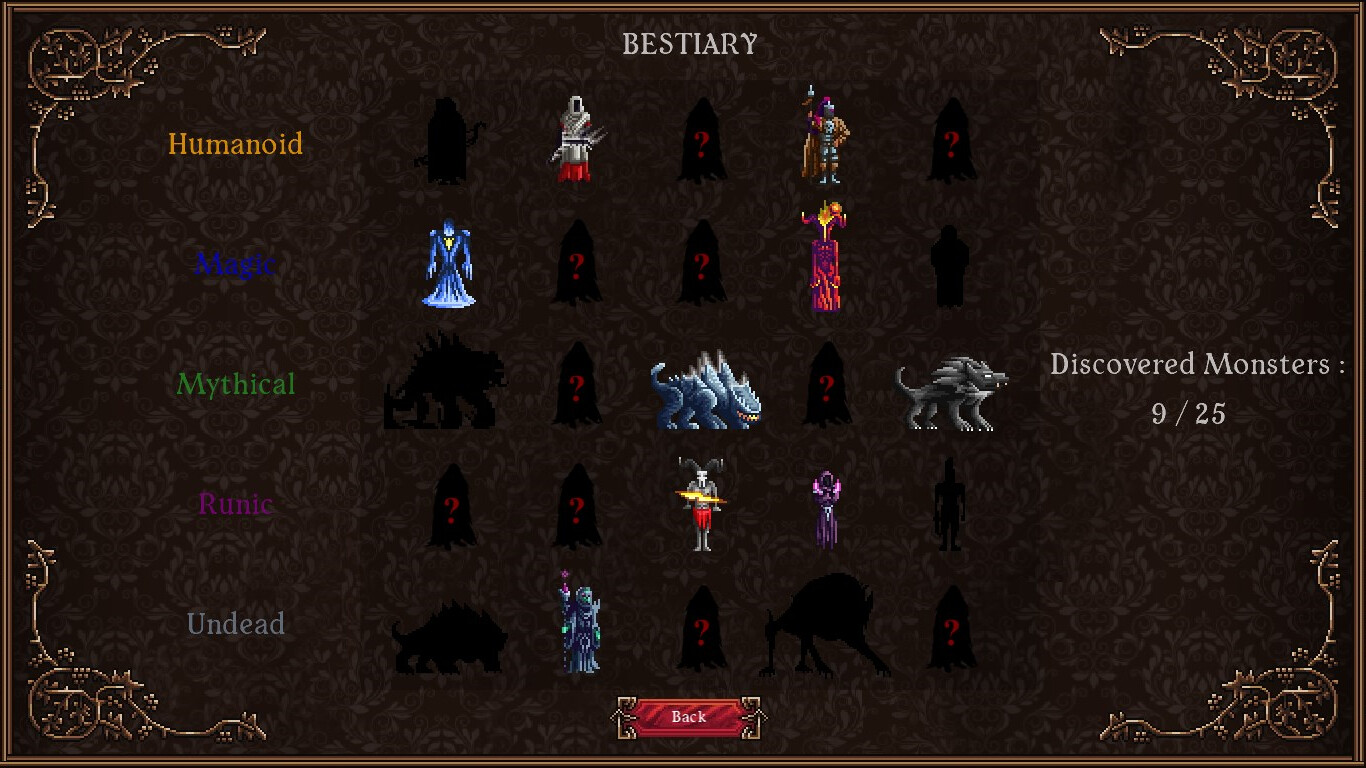Click the first question mark in the Runic row

tap(450, 510)
